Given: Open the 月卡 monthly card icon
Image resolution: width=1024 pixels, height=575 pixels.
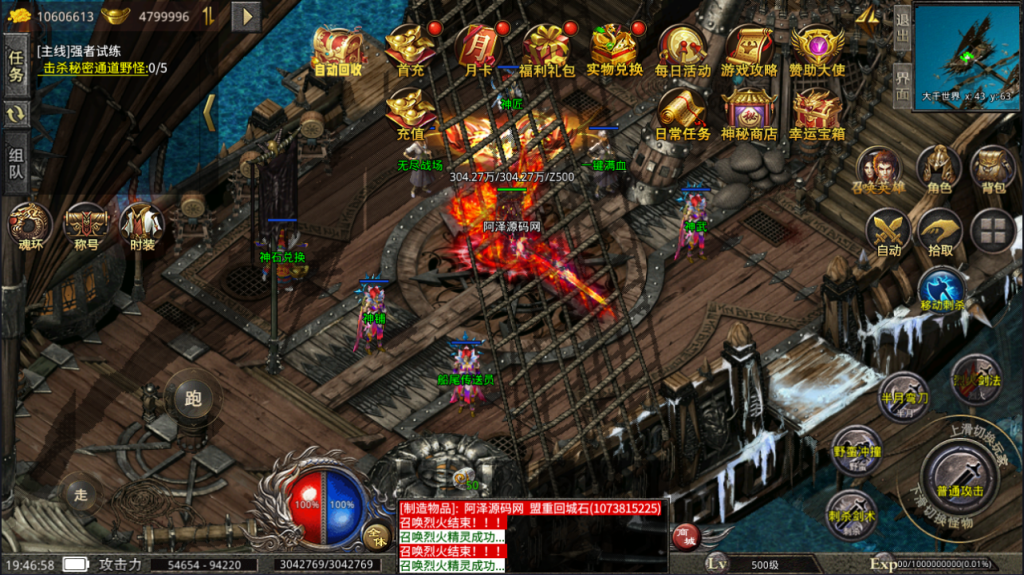Looking at the screenshot, I should click(478, 49).
